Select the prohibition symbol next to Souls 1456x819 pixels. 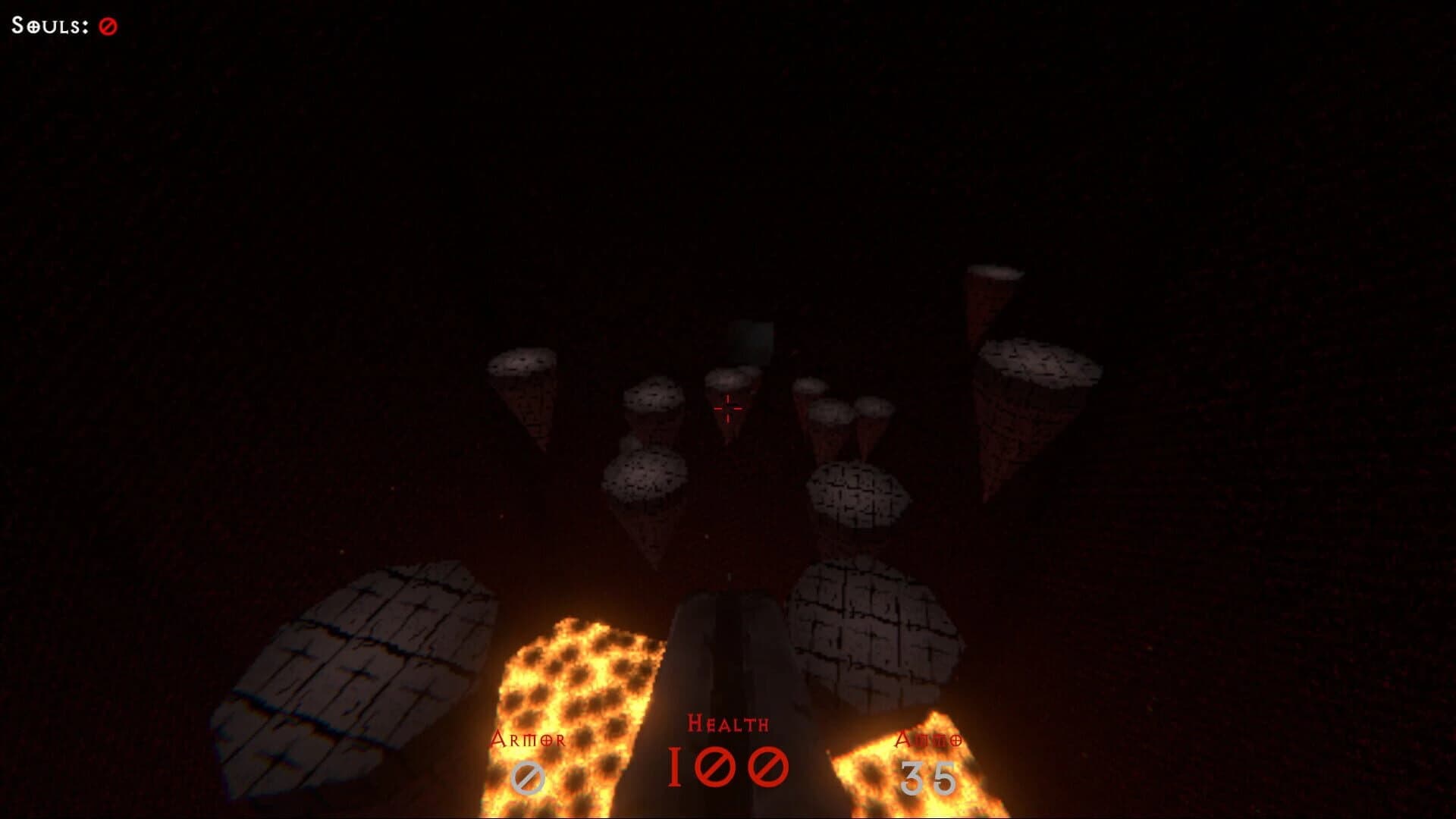pyautogui.click(x=106, y=24)
